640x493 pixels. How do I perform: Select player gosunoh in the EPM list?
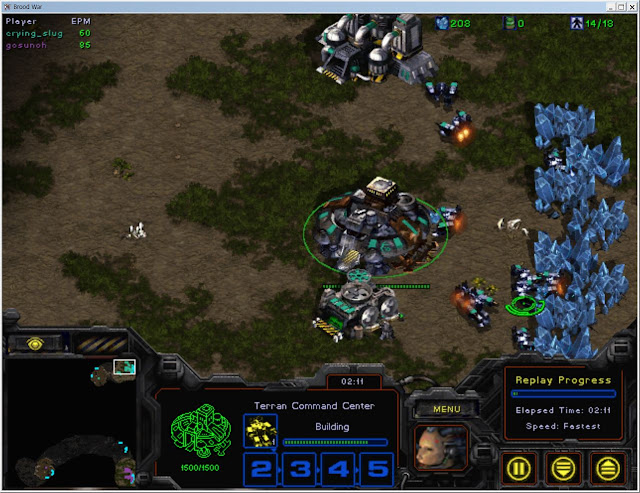[30, 44]
